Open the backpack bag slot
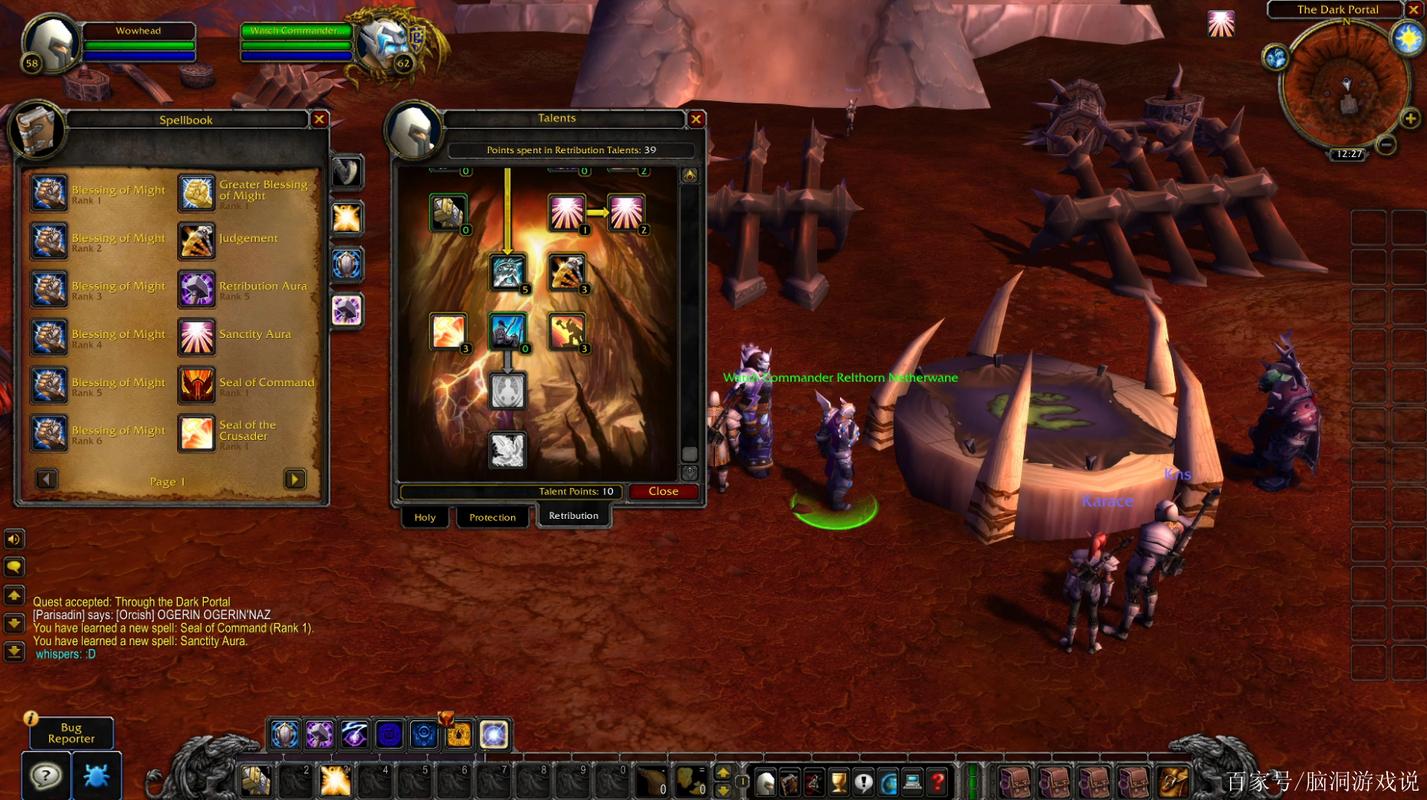The width and height of the screenshot is (1427, 800). coord(1172,780)
